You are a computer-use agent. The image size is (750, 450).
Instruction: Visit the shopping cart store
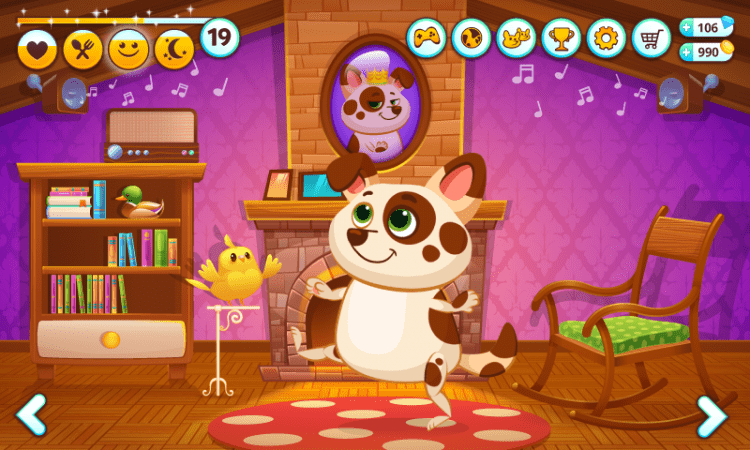651,38
